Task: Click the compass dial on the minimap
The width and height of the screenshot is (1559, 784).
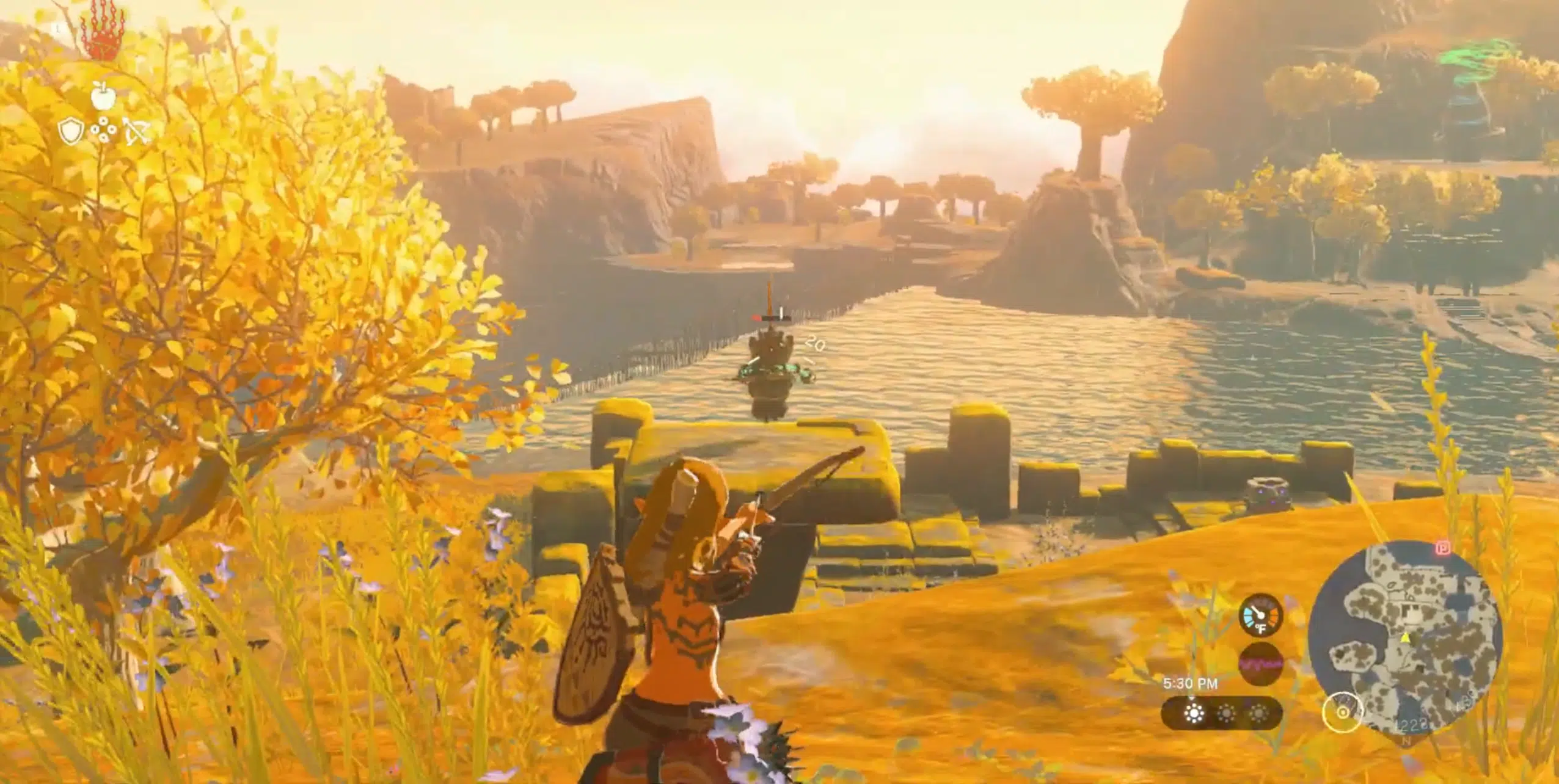Action: pyautogui.click(x=1343, y=712)
